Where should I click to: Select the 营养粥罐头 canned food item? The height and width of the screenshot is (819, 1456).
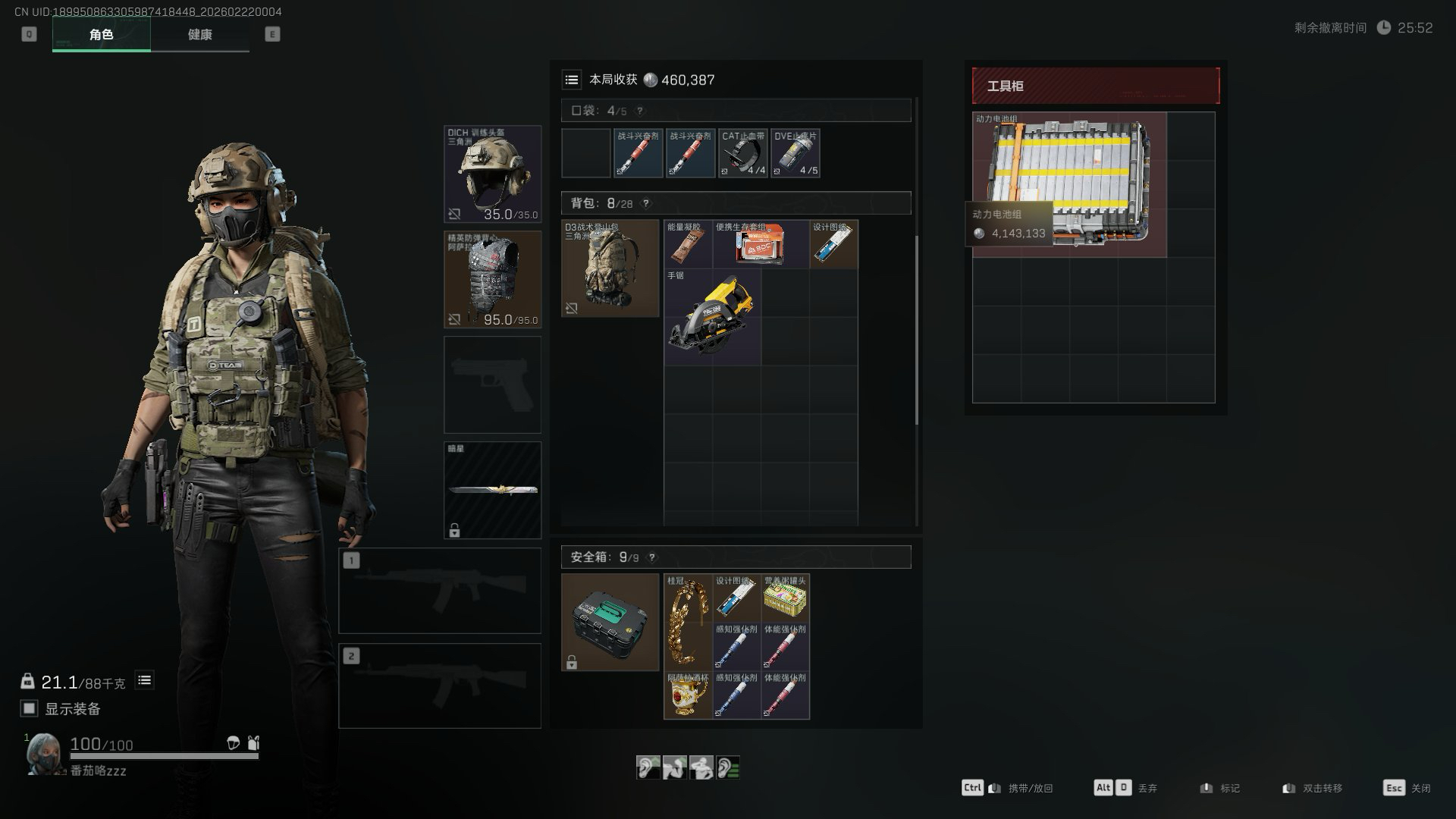coord(785,598)
